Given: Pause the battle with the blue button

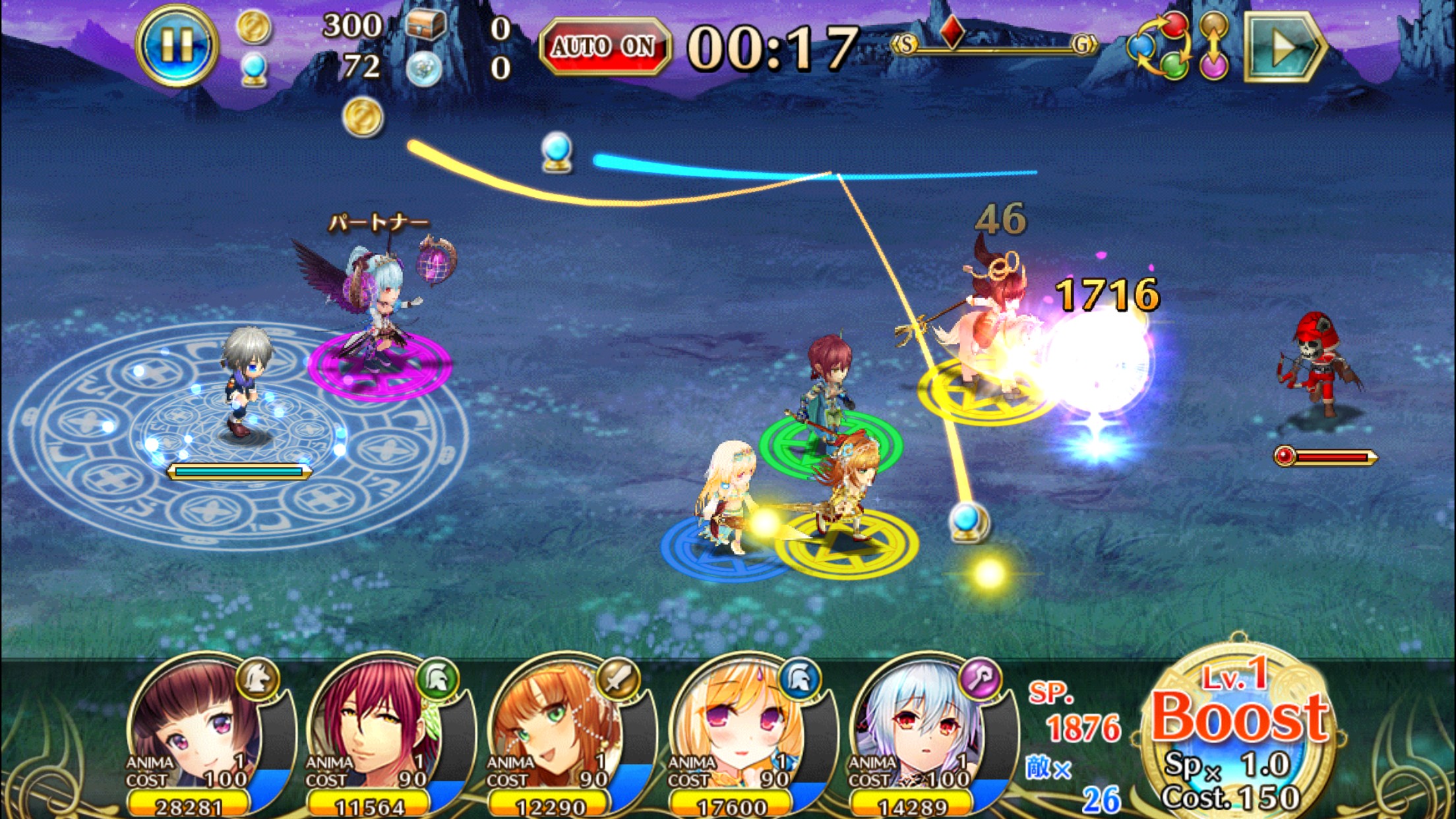Looking at the screenshot, I should click(176, 45).
